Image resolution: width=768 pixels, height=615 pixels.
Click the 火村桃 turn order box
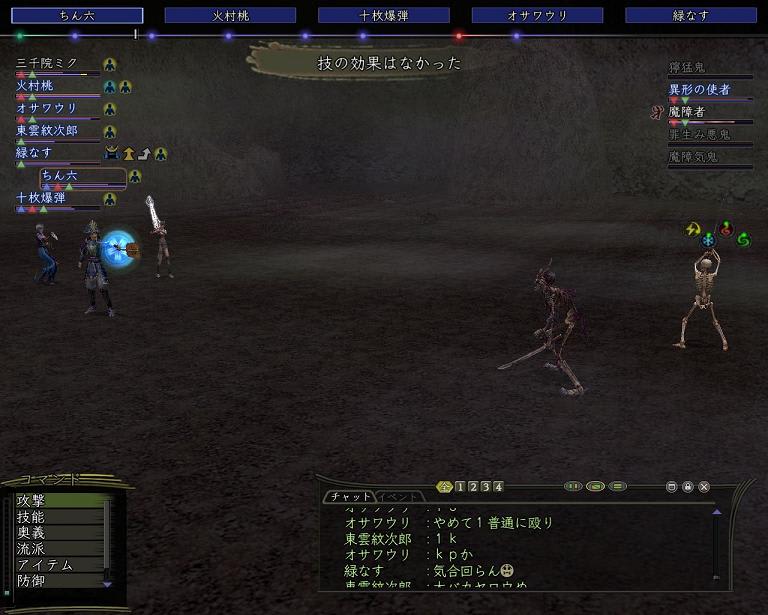click(230, 16)
